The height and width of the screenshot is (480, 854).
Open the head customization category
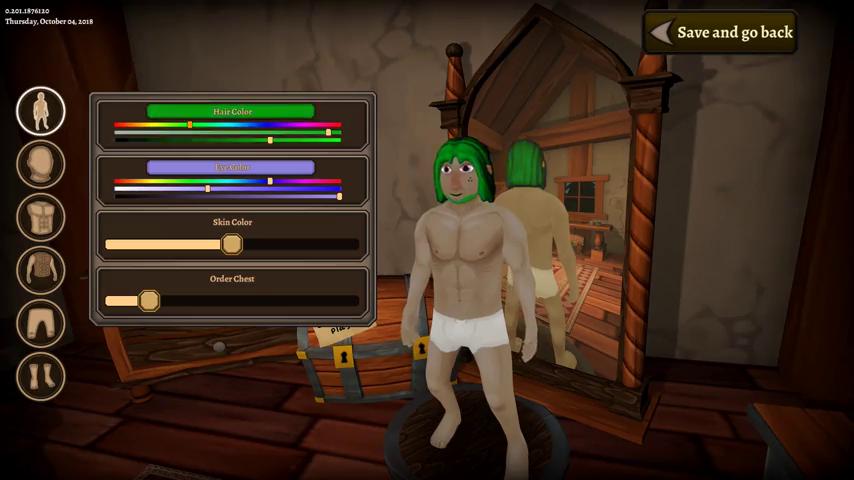tap(41, 165)
